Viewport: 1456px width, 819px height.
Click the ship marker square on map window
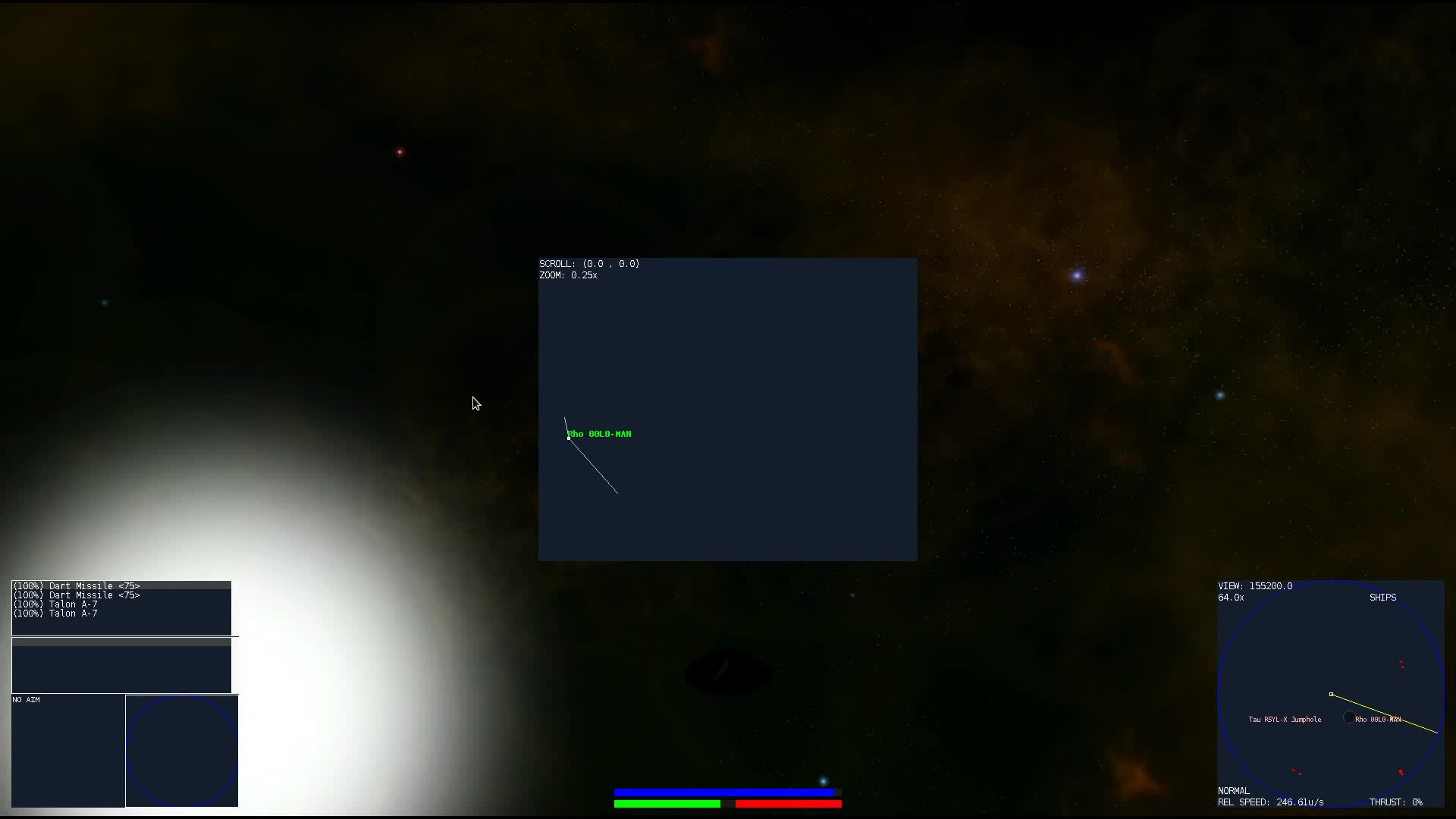pyautogui.click(x=569, y=437)
